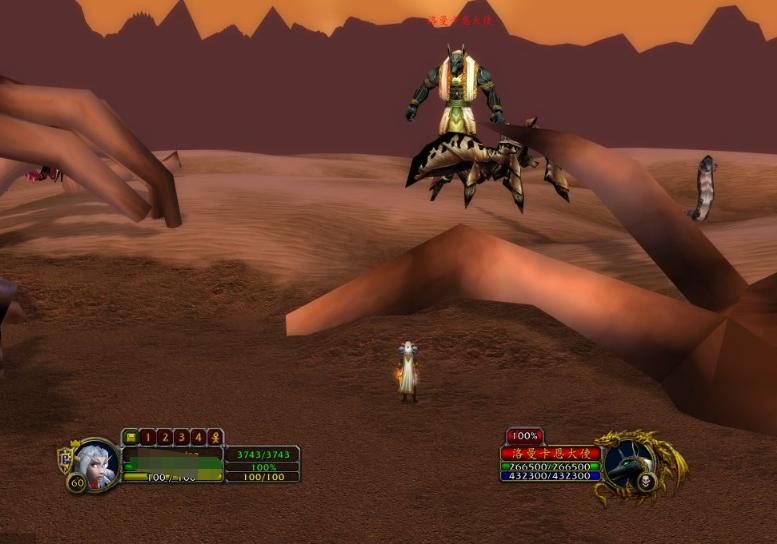Screen dimensions: 777x544
Task: Click the number 2 button above player frame
Action: (x=165, y=437)
